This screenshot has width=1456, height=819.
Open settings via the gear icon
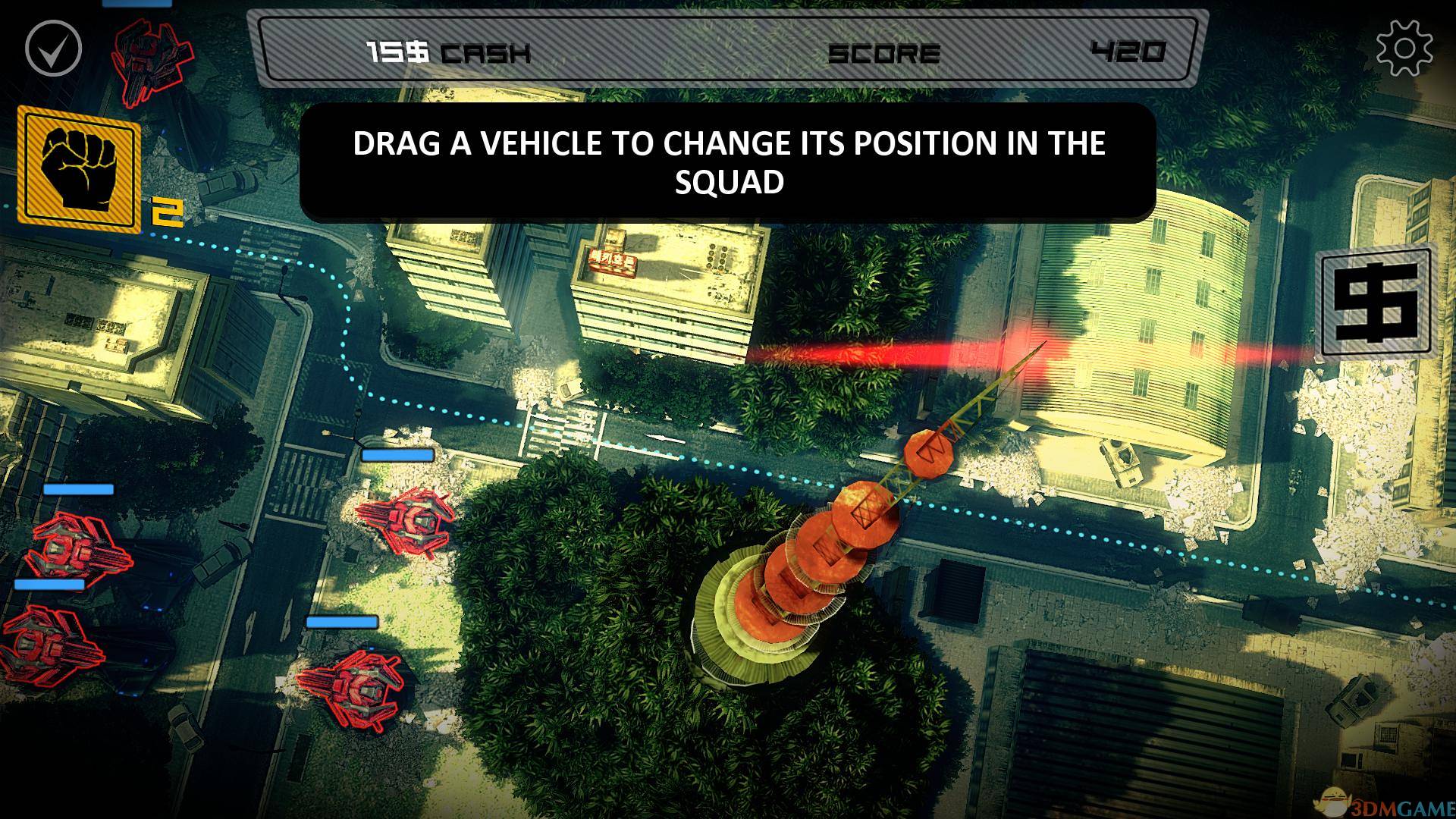1404,48
